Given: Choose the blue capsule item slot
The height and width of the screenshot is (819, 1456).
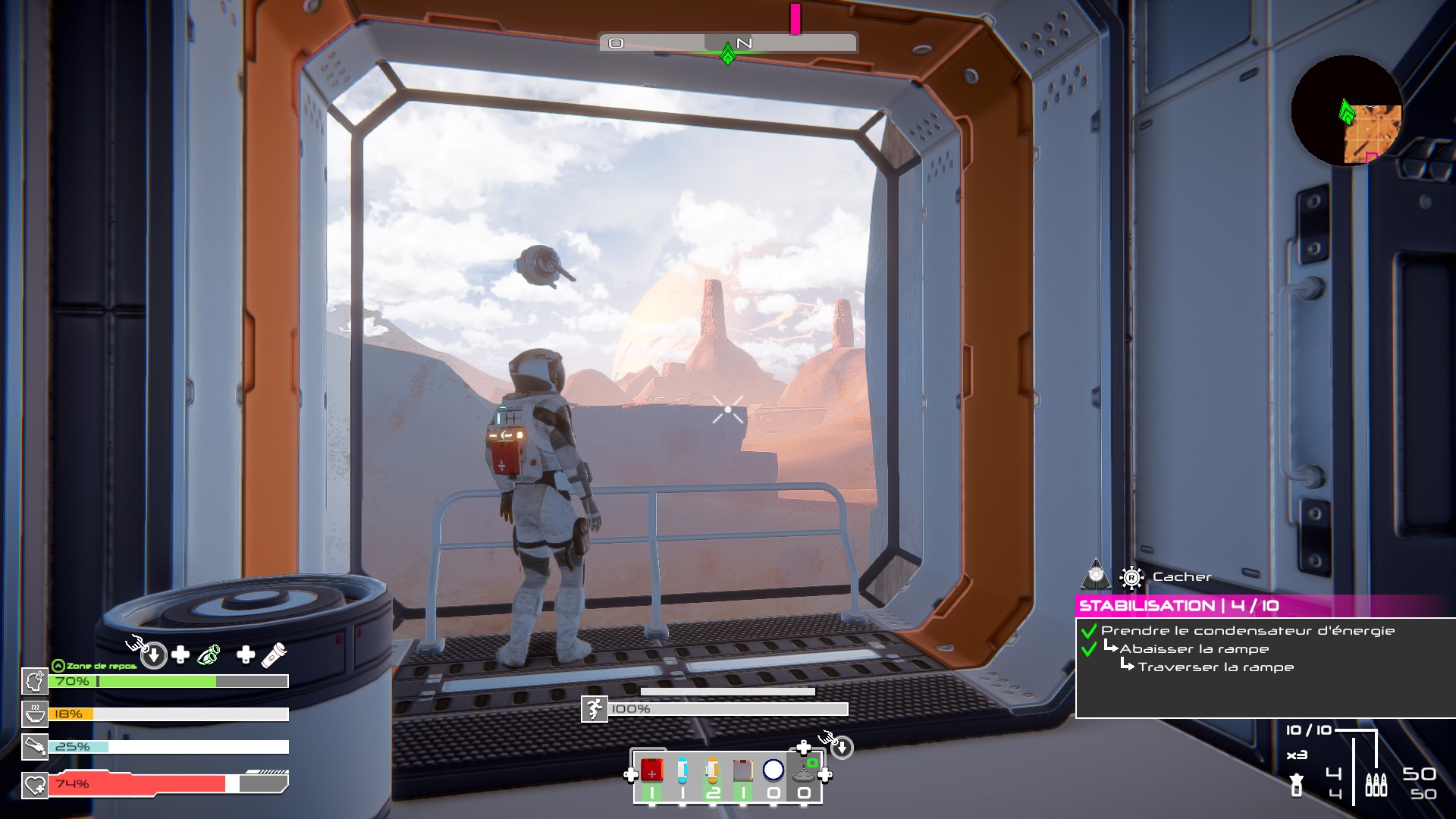Looking at the screenshot, I should point(682,770).
